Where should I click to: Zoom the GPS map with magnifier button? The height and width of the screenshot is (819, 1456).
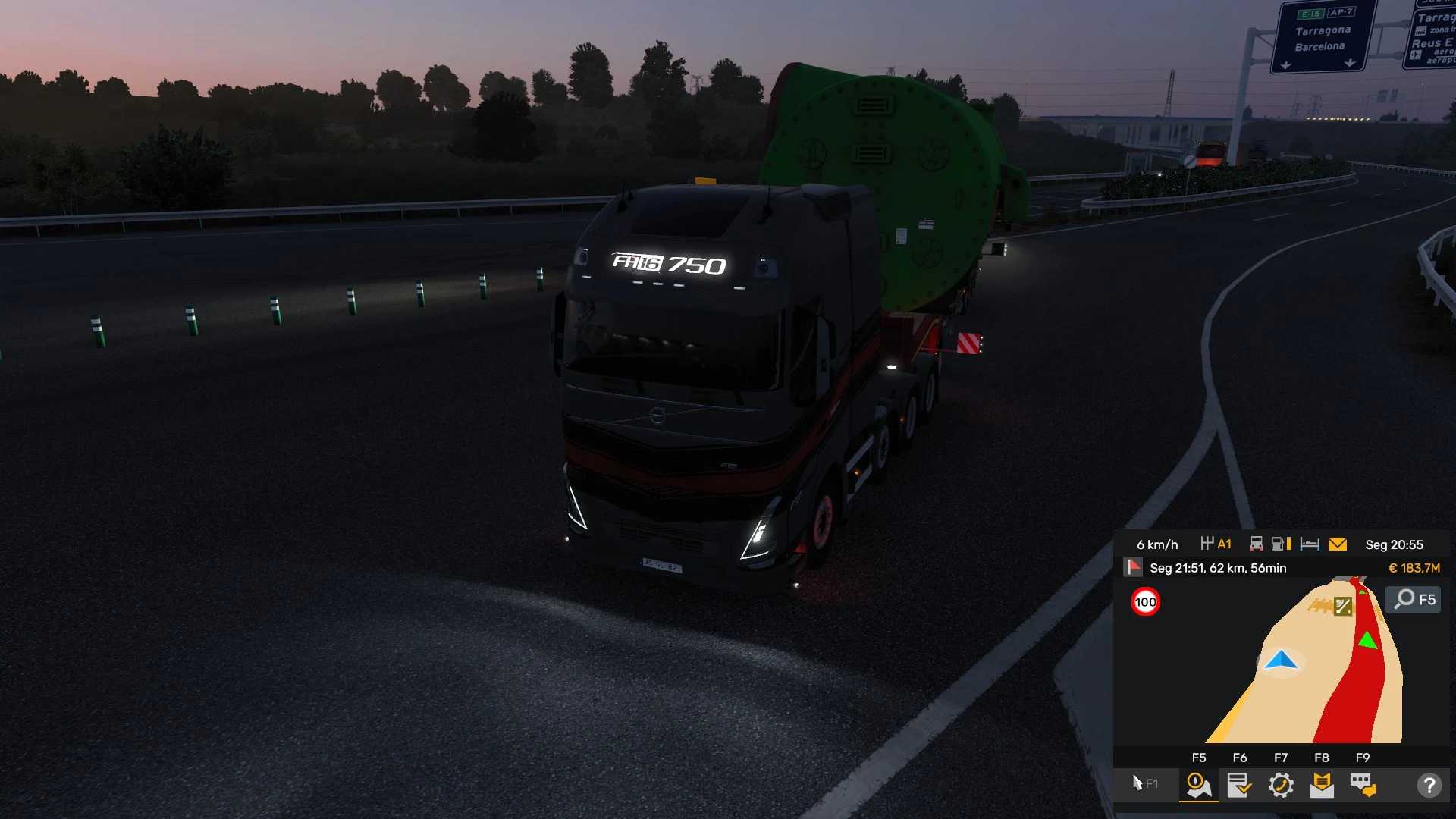click(1414, 599)
